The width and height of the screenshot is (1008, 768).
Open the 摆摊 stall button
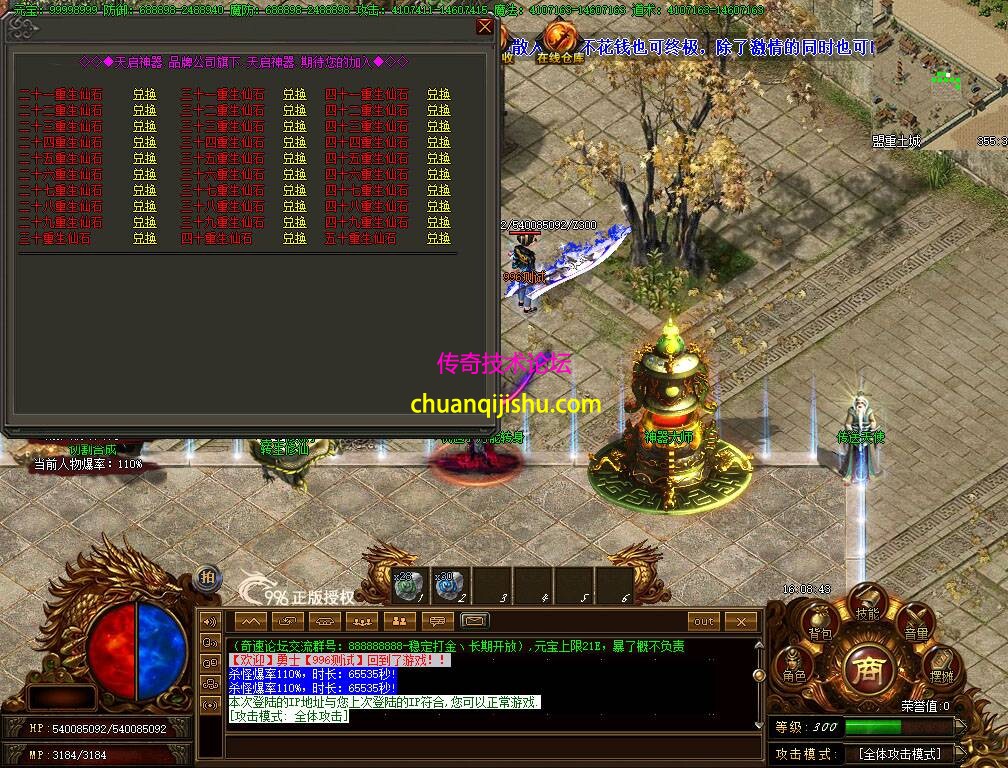(941, 666)
